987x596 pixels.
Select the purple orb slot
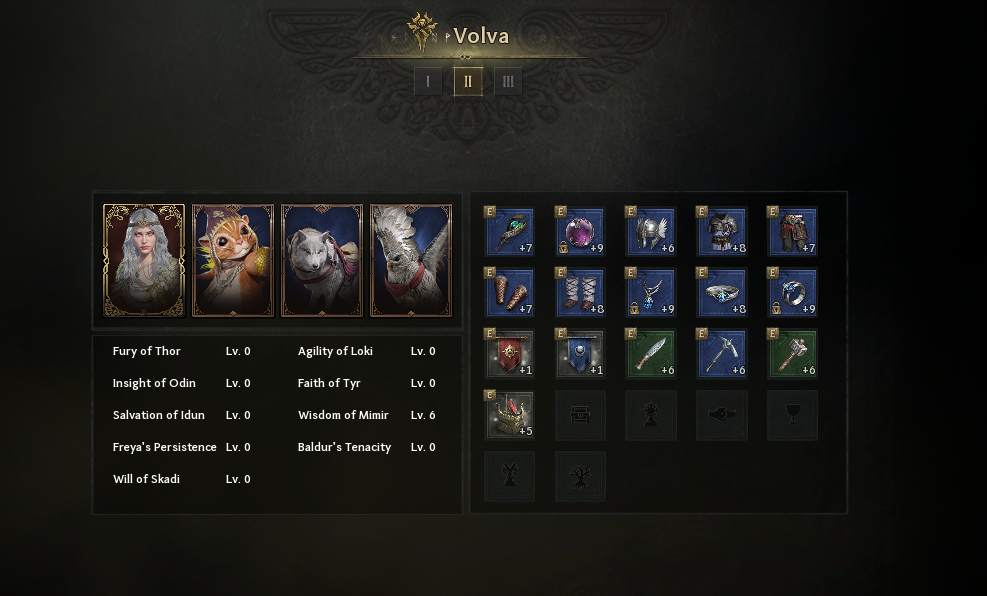click(x=581, y=232)
